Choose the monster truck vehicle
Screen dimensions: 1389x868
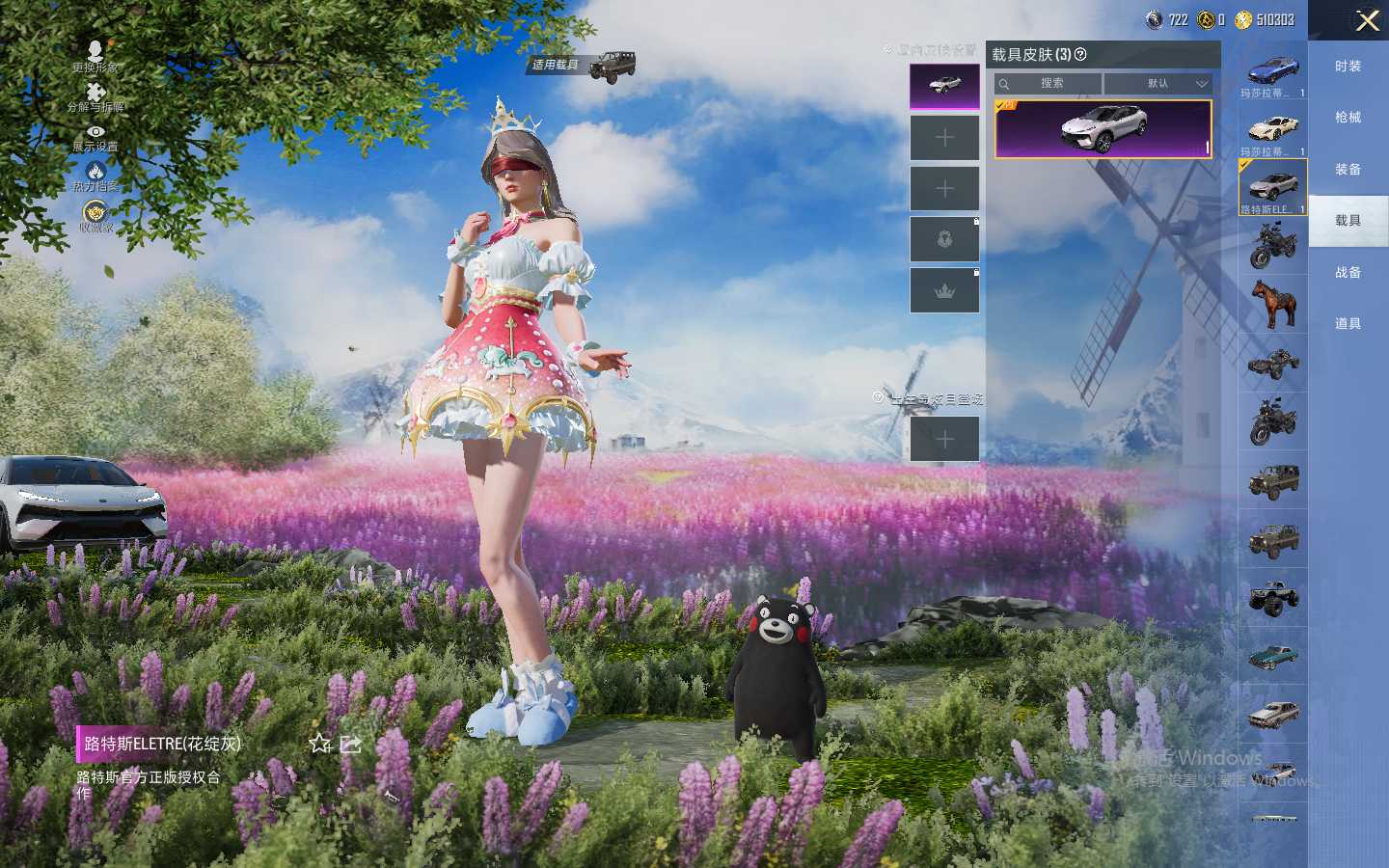1272,598
